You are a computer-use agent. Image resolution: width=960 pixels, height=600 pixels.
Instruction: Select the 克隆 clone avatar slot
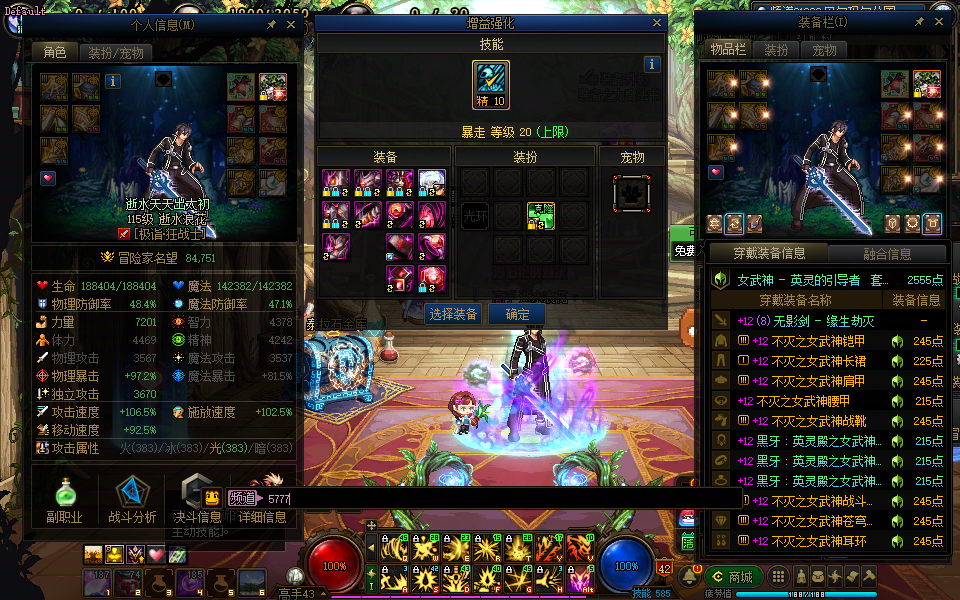pyautogui.click(x=540, y=215)
